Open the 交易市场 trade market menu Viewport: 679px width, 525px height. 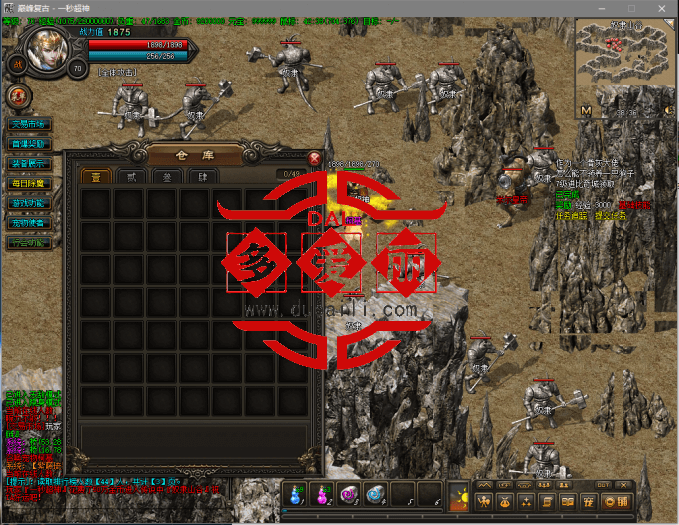click(28, 125)
